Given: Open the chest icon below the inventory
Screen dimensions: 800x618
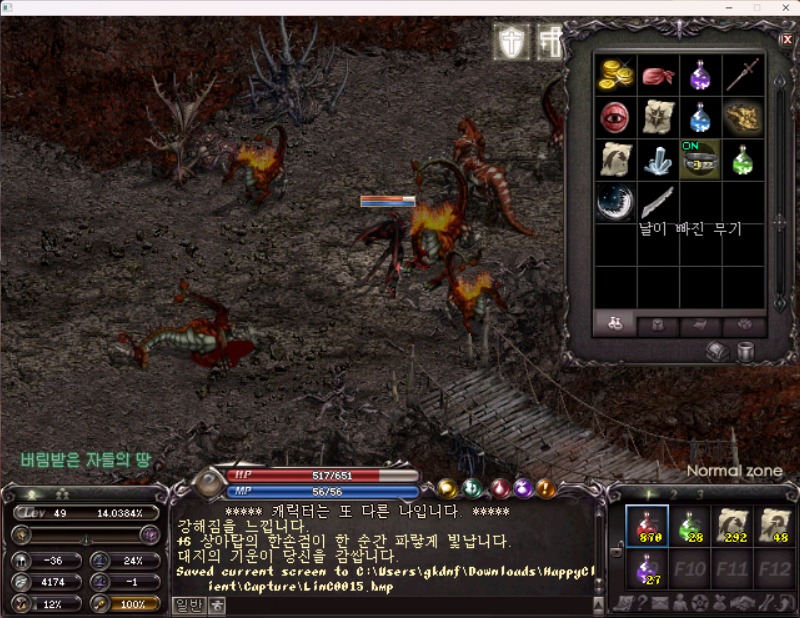Looking at the screenshot, I should (717, 351).
